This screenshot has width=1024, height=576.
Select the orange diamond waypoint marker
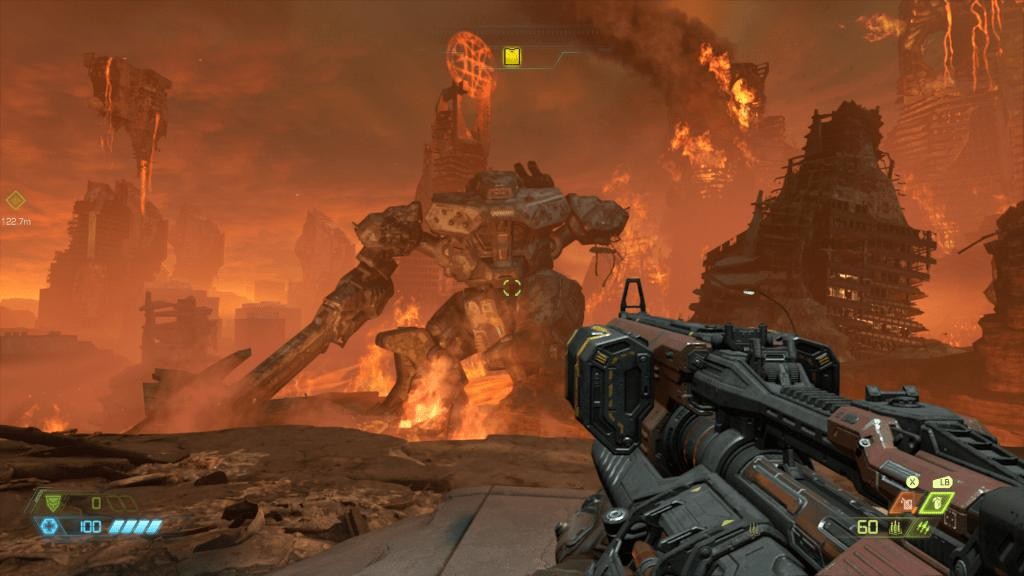point(14,200)
